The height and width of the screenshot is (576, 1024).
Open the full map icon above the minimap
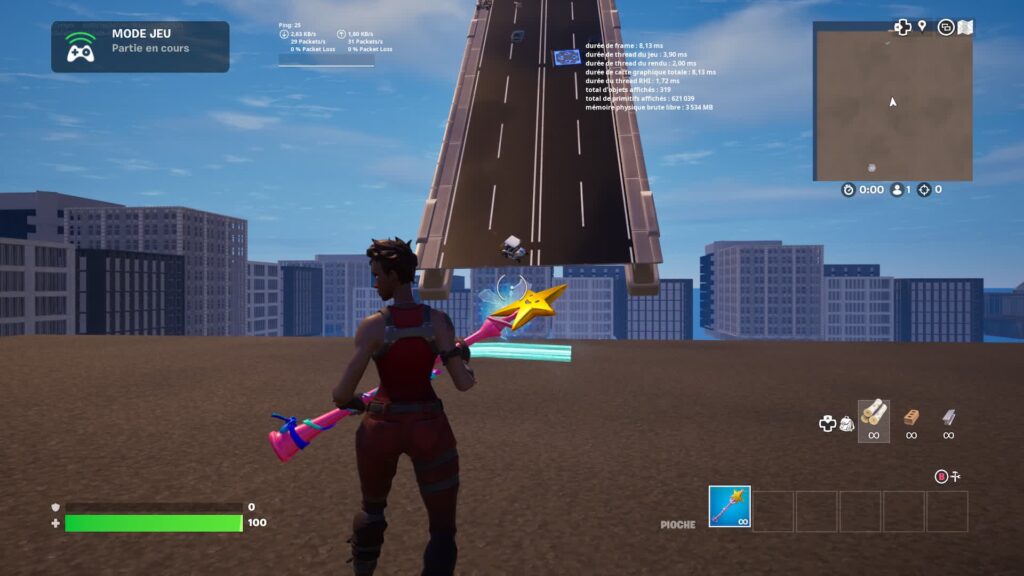pyautogui.click(x=965, y=27)
